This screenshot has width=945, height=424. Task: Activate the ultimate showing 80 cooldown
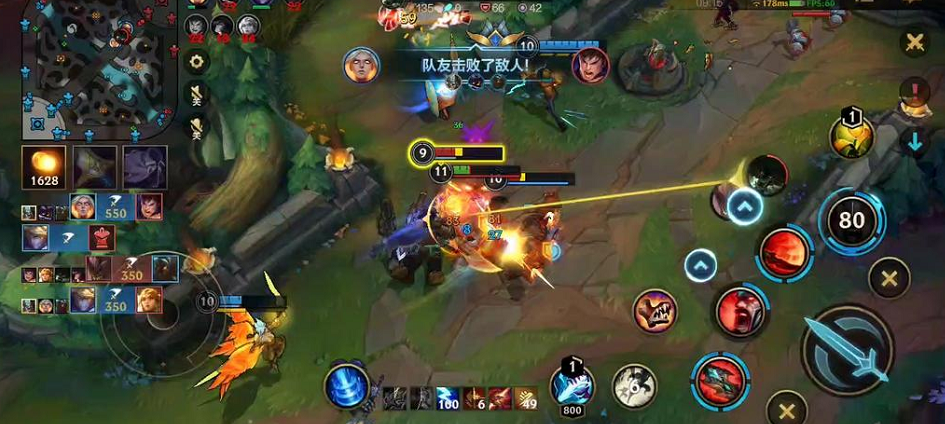pyautogui.click(x=851, y=221)
